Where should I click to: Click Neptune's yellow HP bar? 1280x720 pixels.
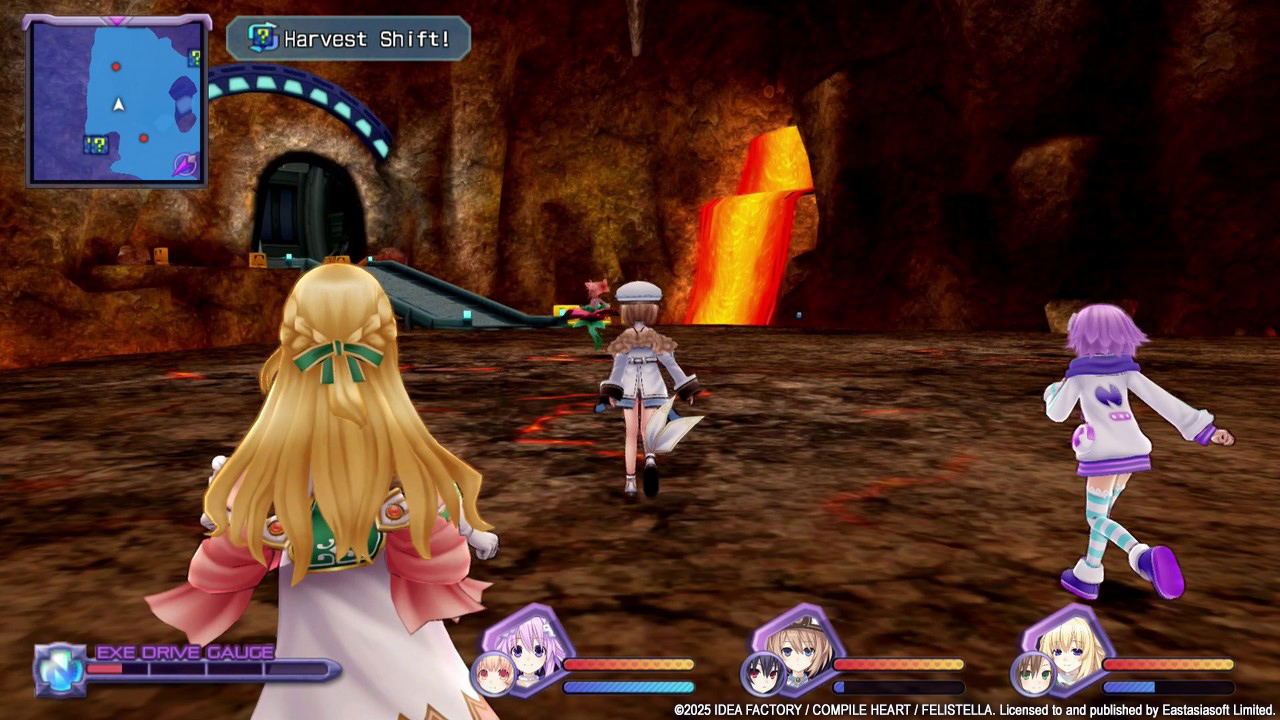tap(630, 664)
